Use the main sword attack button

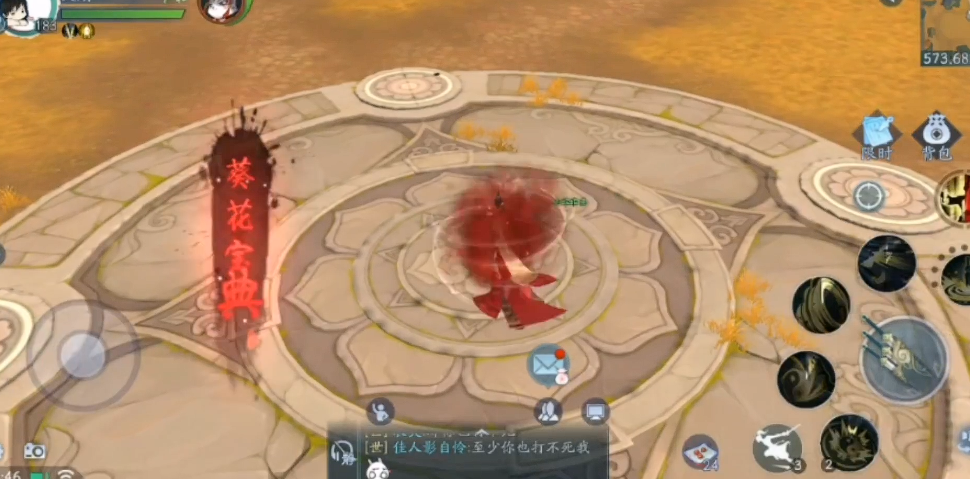[902, 358]
